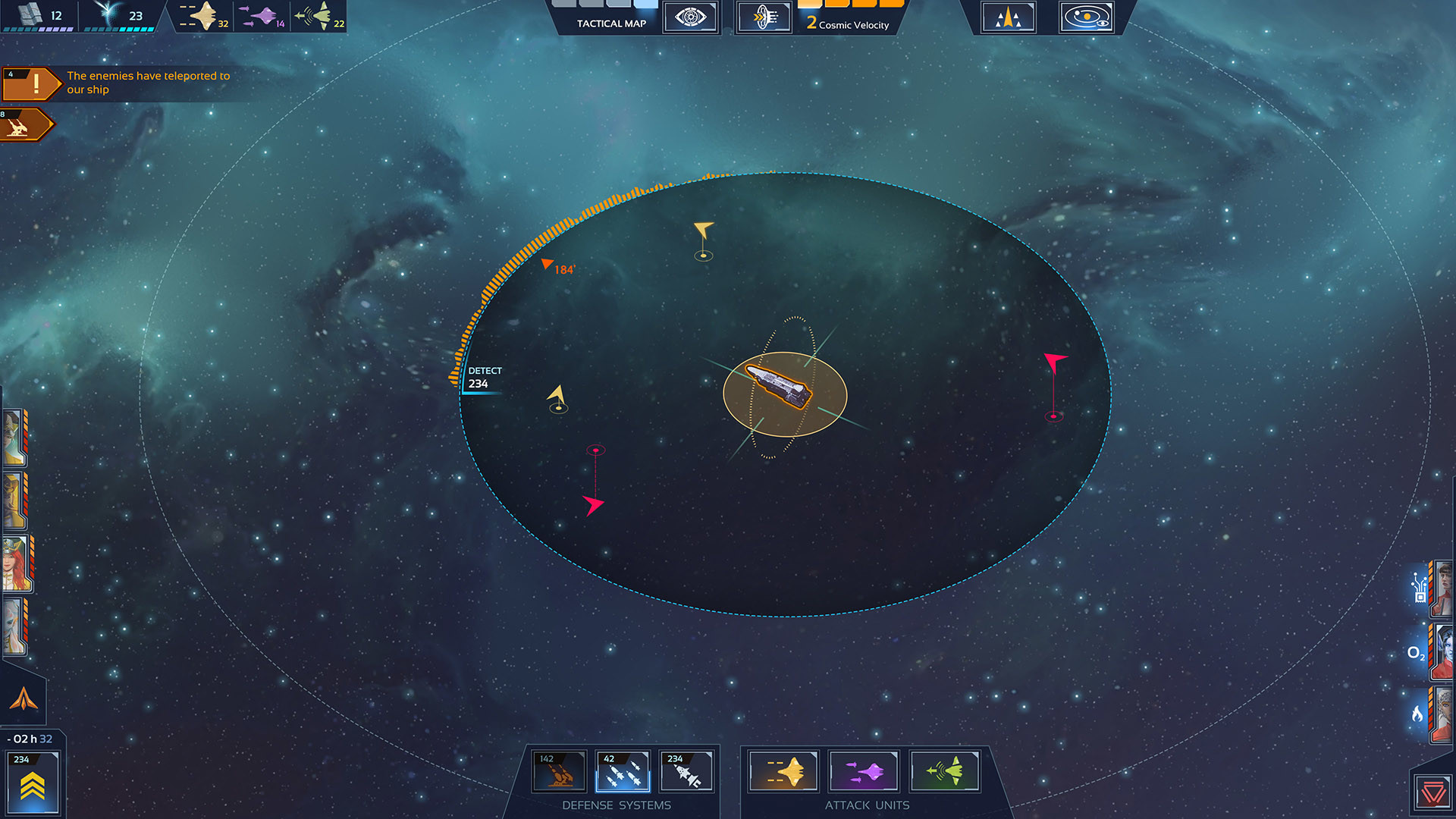Select the green jammer attack unit
The image size is (1456, 819).
click(945, 771)
